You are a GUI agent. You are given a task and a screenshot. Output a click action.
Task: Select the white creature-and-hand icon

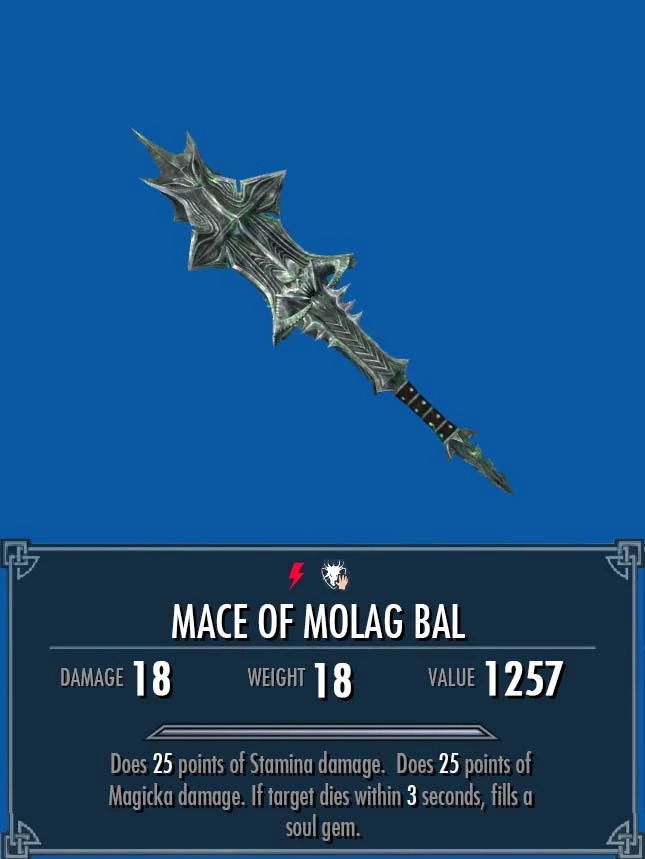[x=333, y=575]
